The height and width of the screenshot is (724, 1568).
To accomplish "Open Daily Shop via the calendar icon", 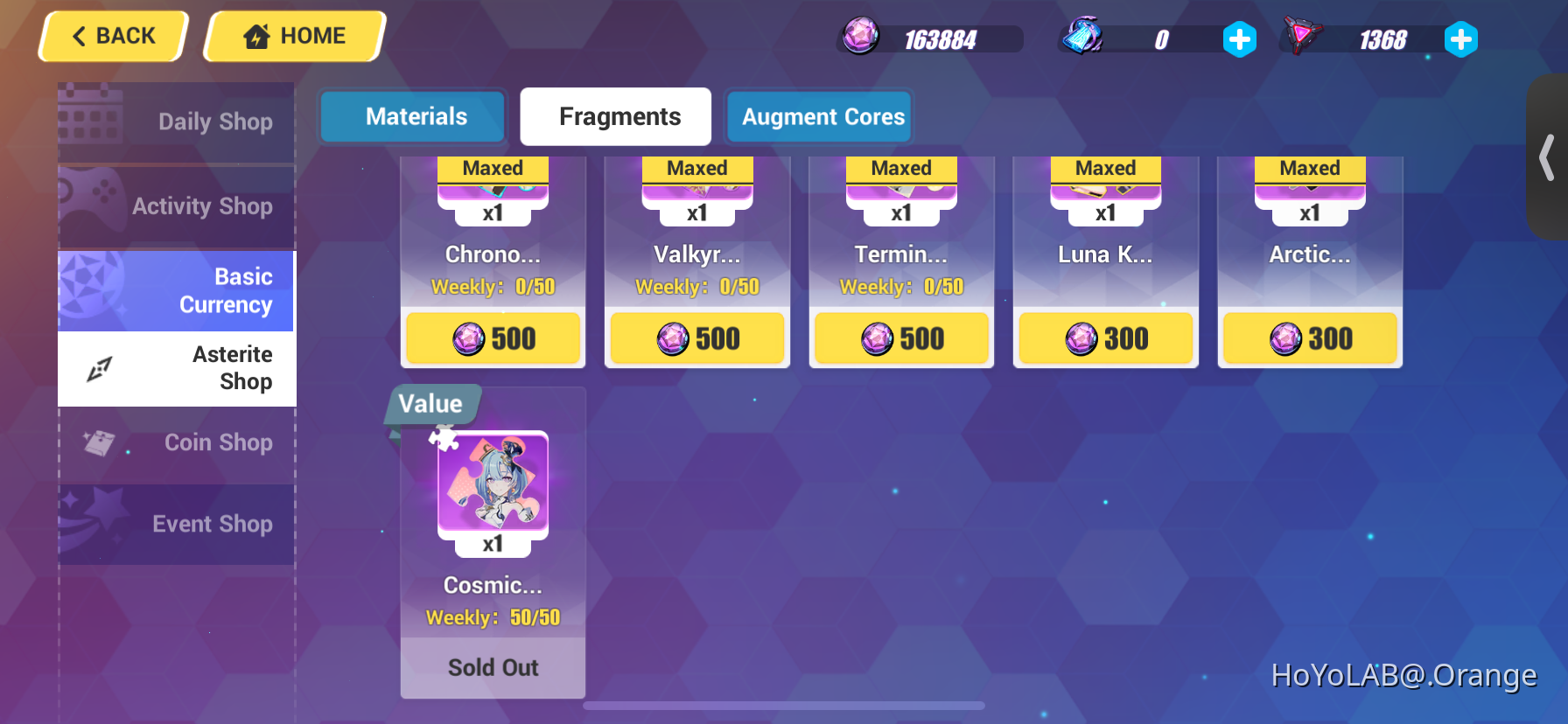I will pyautogui.click(x=90, y=119).
